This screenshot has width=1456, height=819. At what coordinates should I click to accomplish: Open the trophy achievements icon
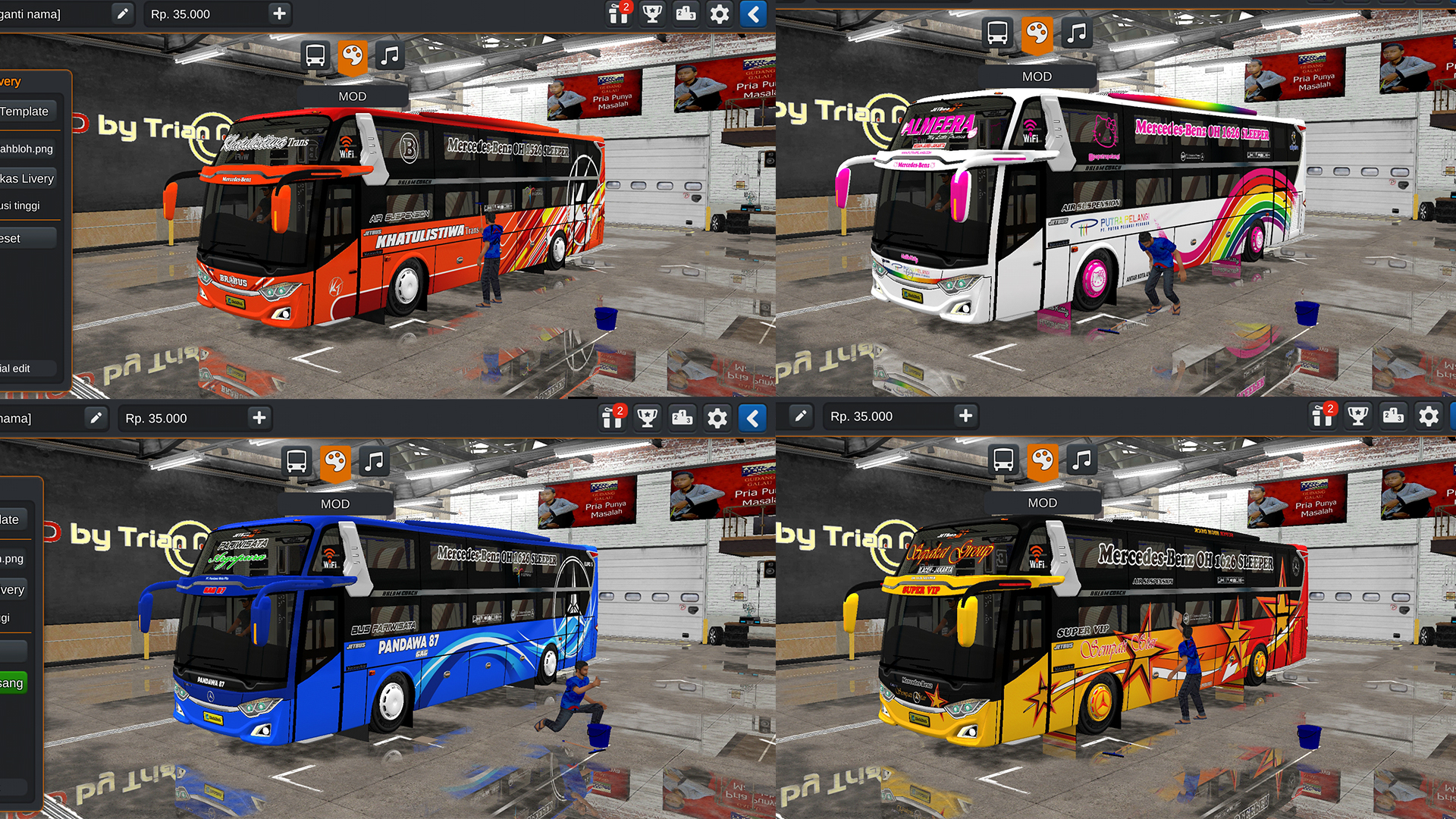(x=651, y=14)
